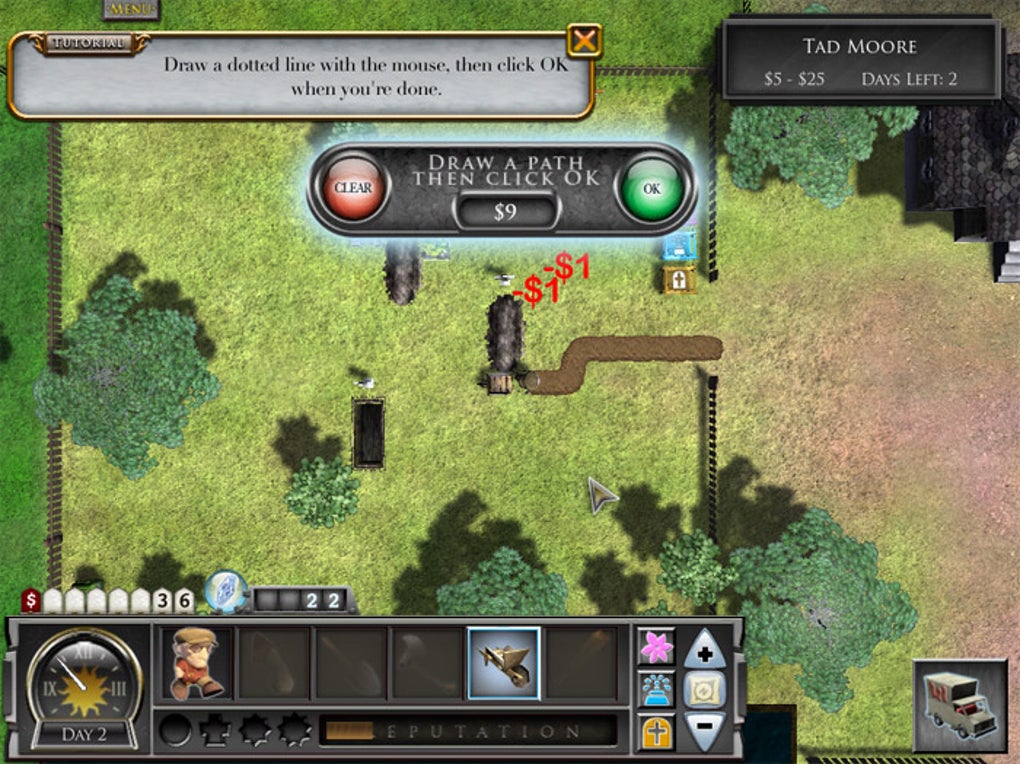Click the Day 2 clock dial
This screenshot has width=1020, height=764.
tap(84, 687)
